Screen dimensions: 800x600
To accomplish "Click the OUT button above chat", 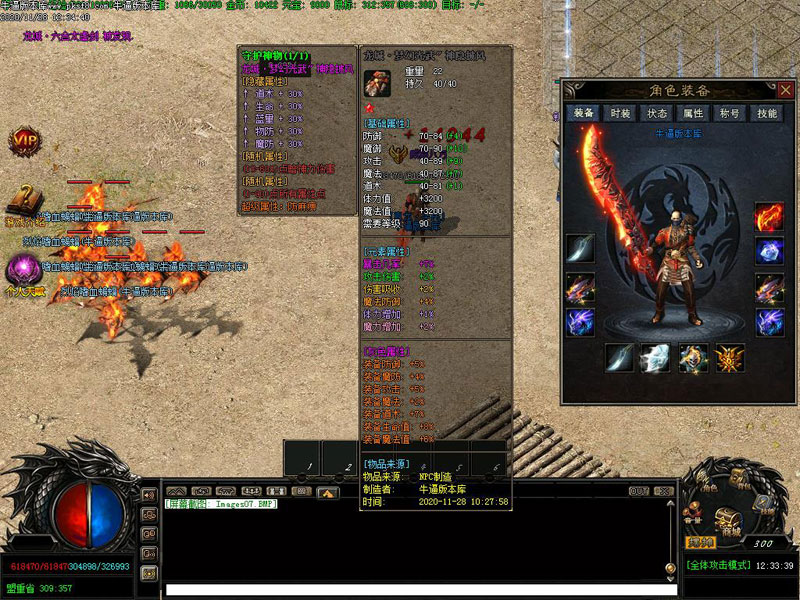I will click(x=638, y=491).
